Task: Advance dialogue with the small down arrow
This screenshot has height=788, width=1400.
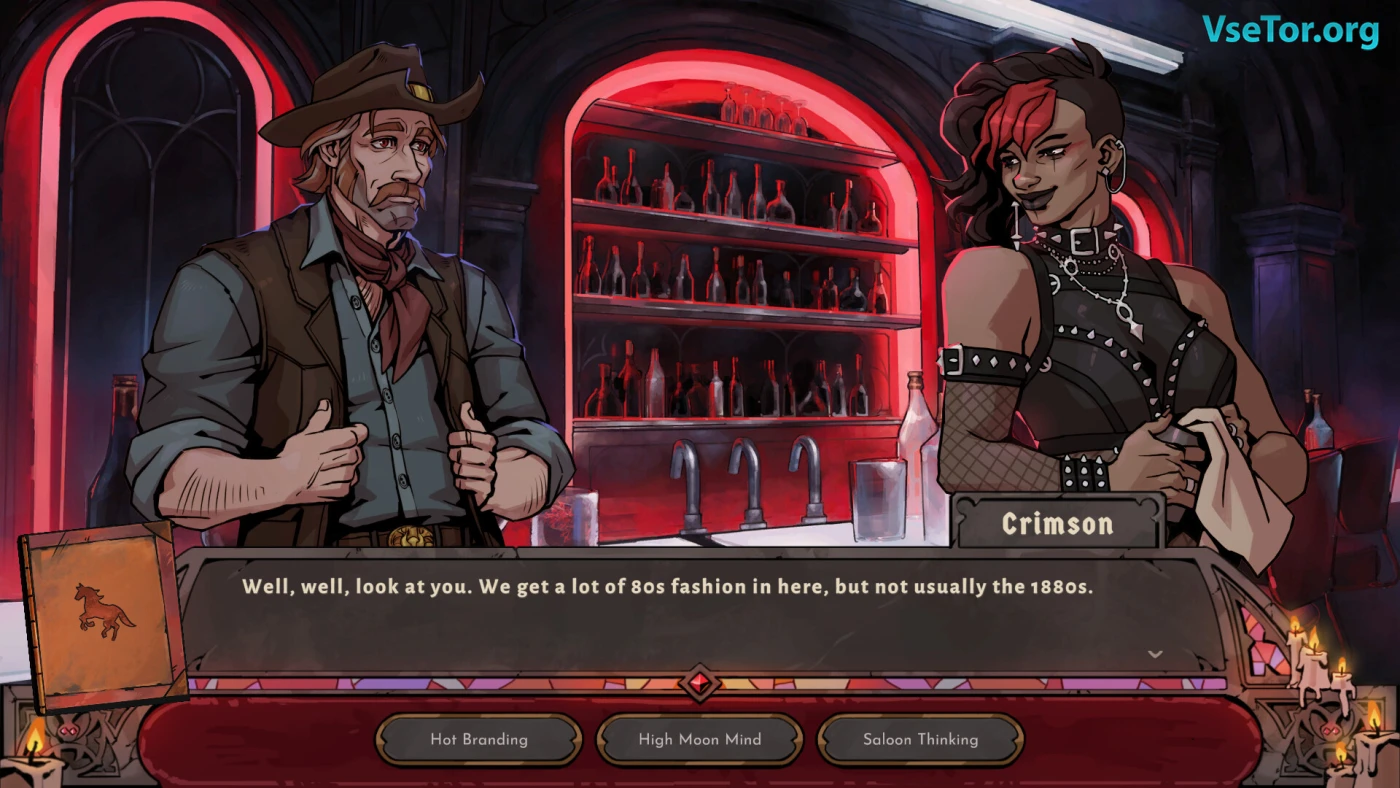Action: click(1155, 654)
